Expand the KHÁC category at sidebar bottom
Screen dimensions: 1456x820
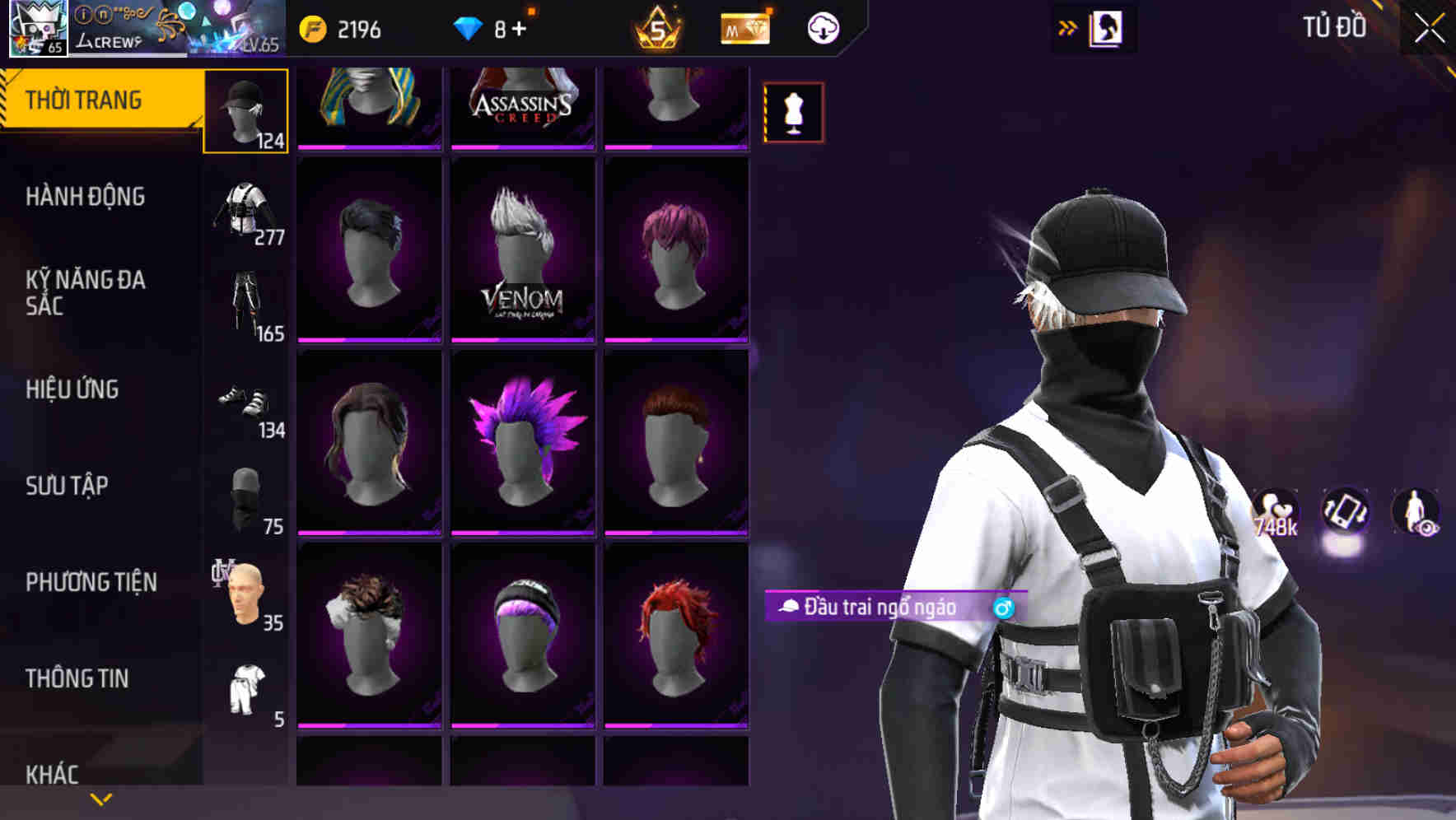click(54, 772)
